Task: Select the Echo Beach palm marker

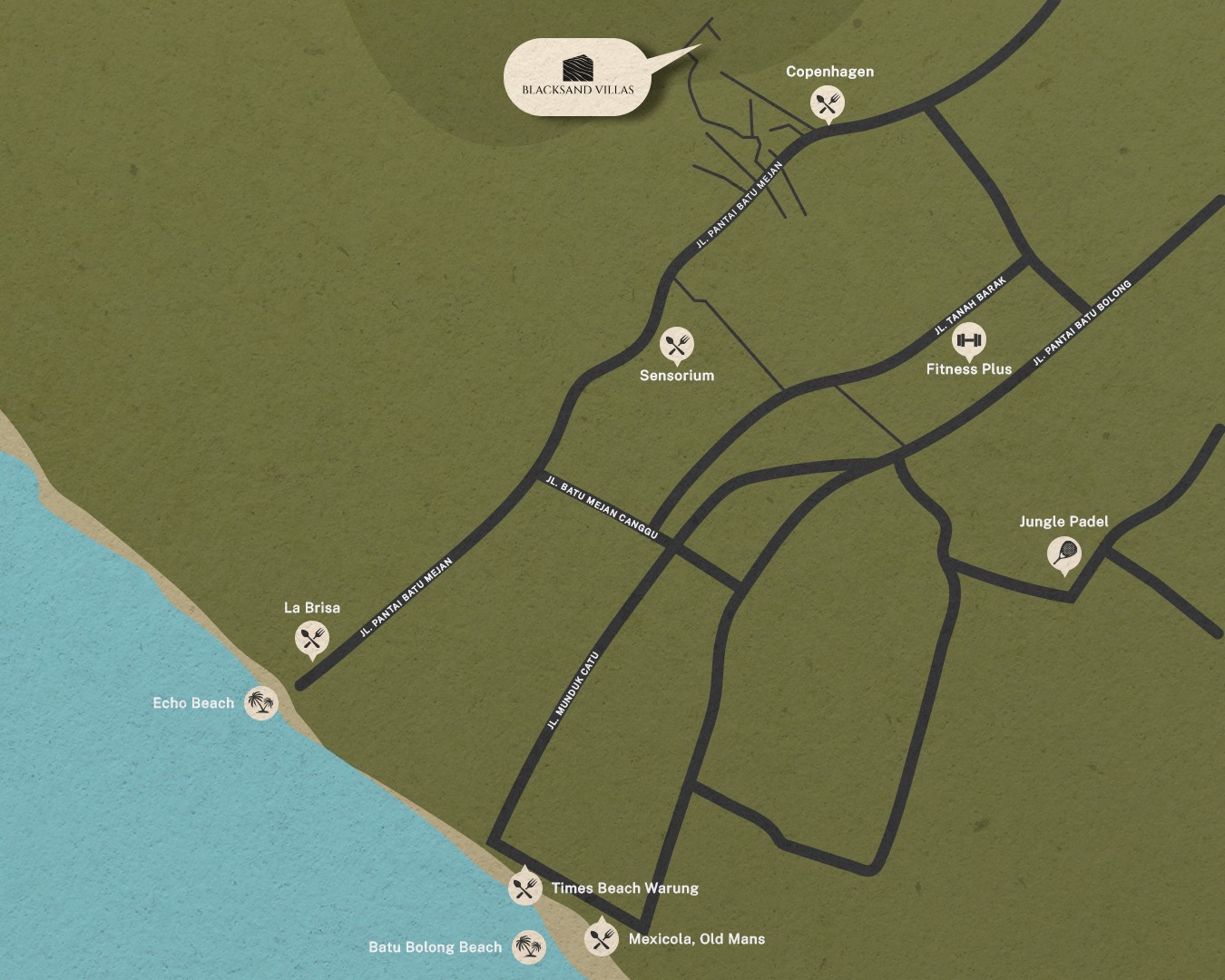Action: pos(261,702)
